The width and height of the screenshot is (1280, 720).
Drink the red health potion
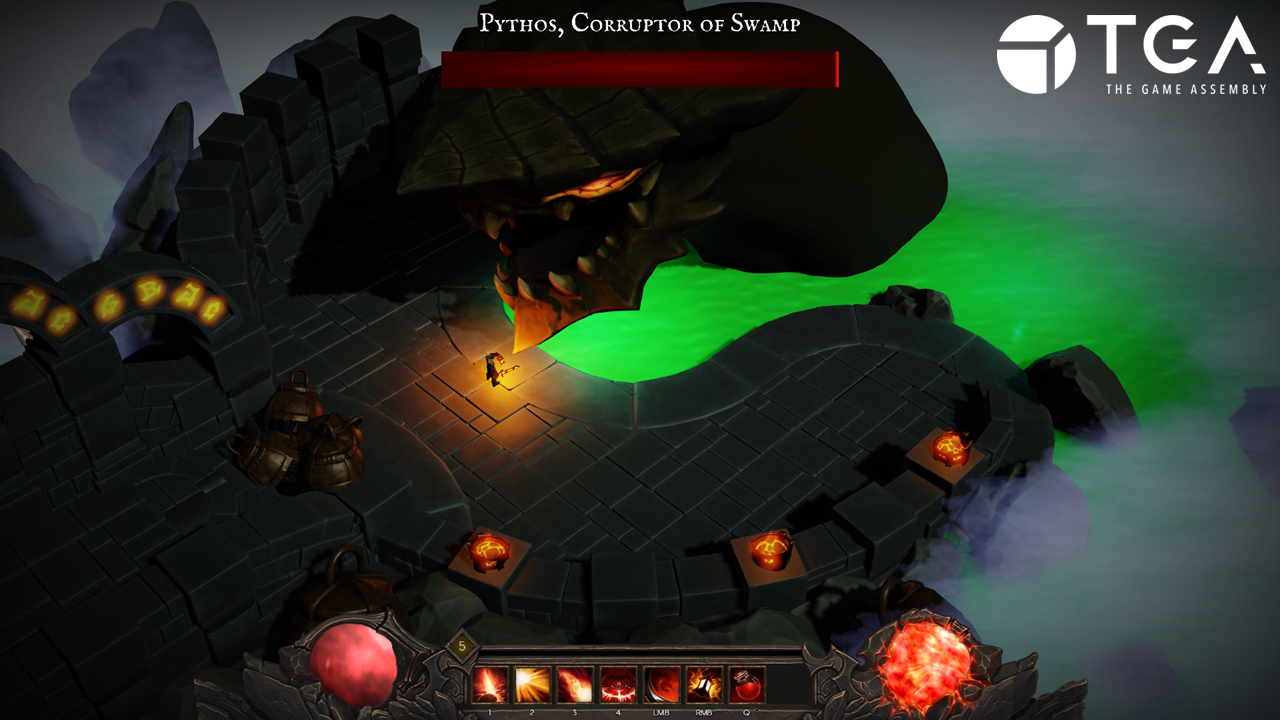point(747,685)
